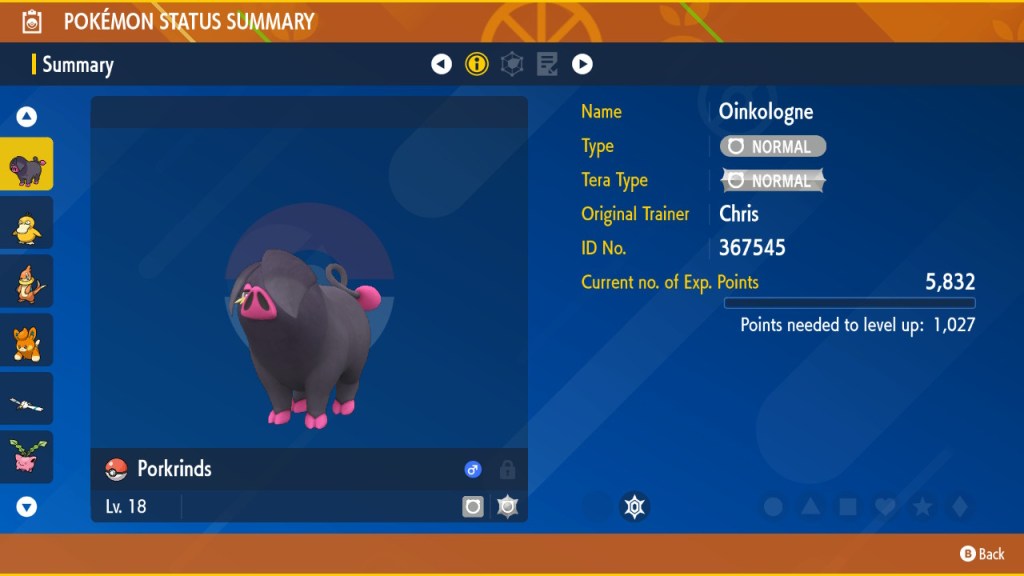Click the party list up arrow
The image size is (1024, 576).
point(27,117)
